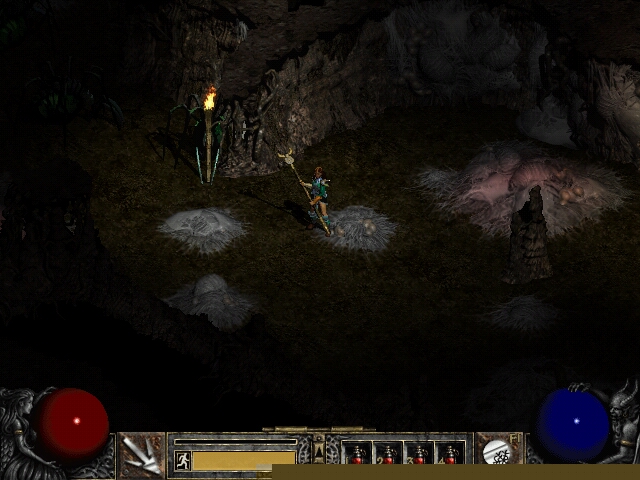
Task: Open the mini panel arrow button
Action: [319, 453]
